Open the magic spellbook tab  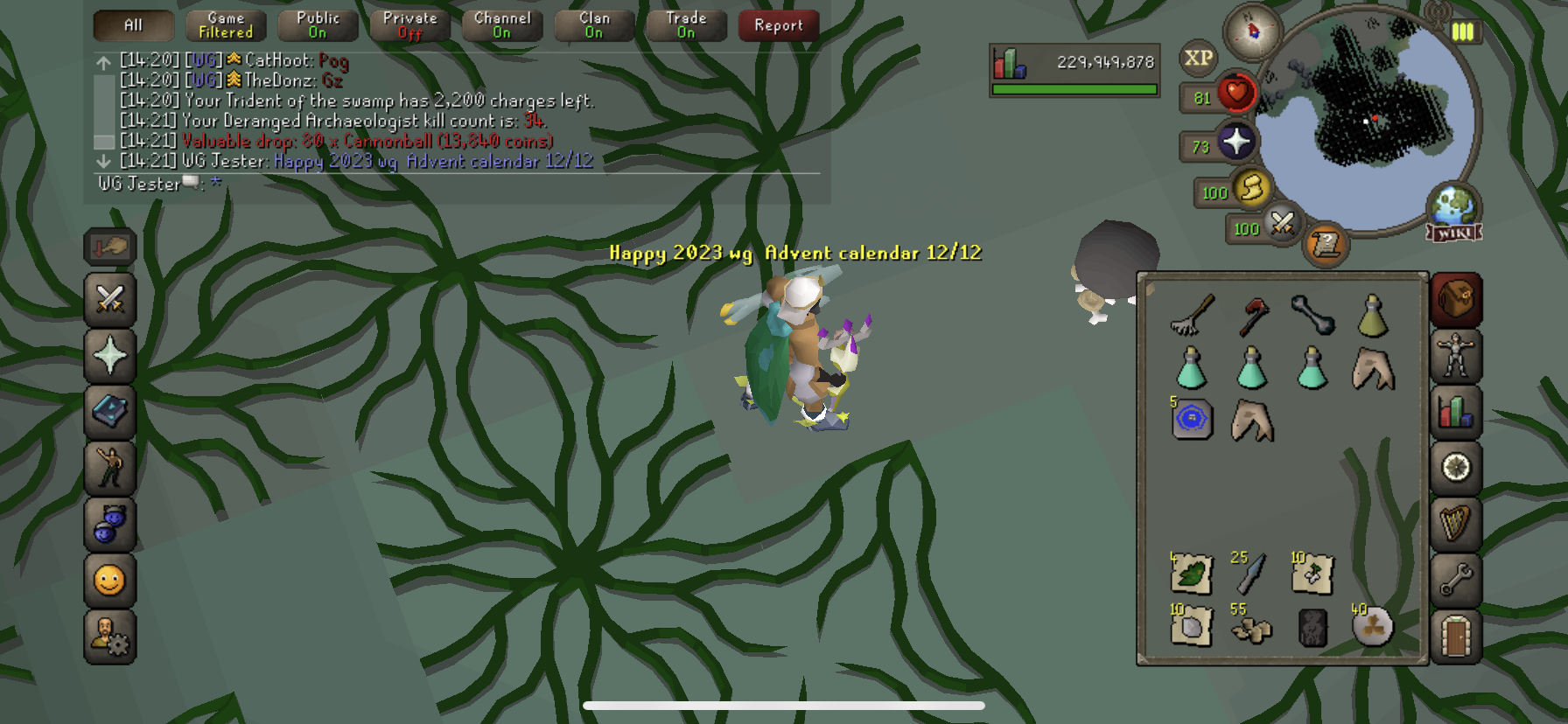point(110,412)
